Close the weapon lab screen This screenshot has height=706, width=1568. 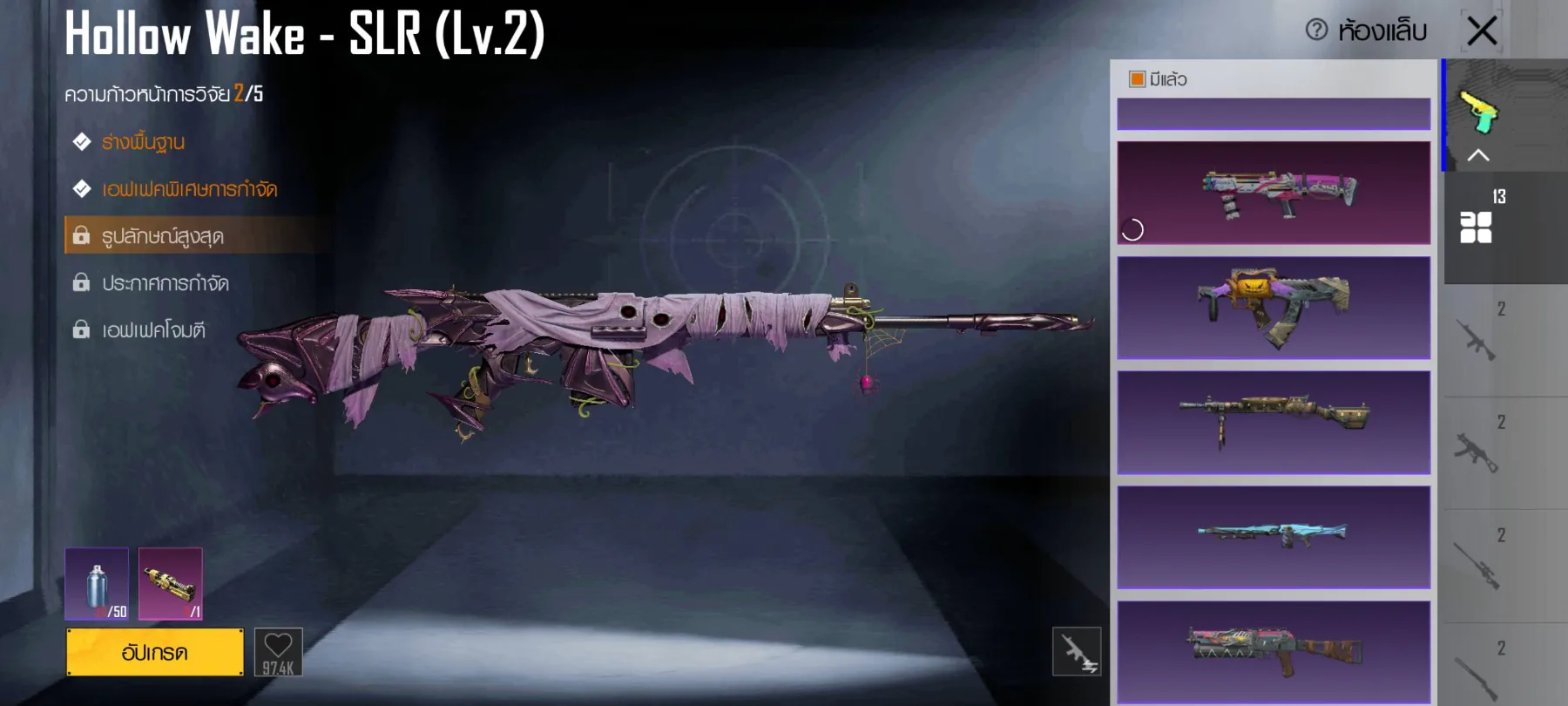click(x=1482, y=31)
